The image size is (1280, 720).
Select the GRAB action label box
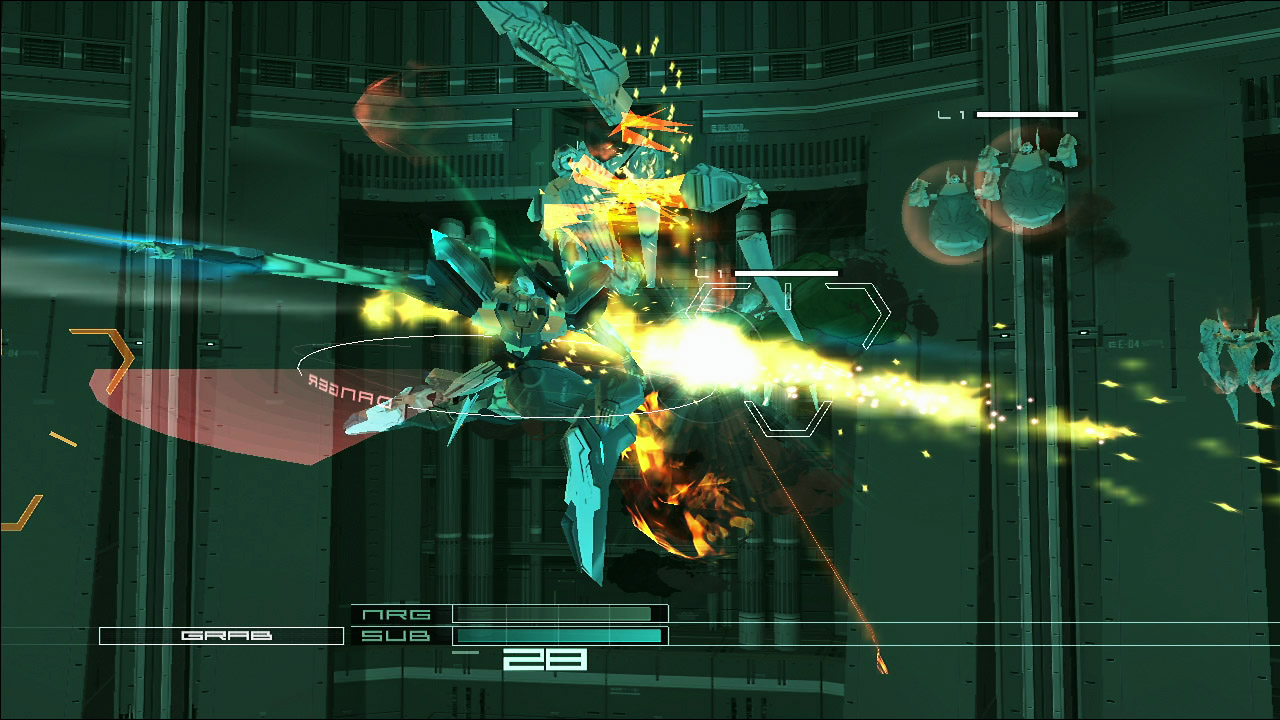point(221,636)
